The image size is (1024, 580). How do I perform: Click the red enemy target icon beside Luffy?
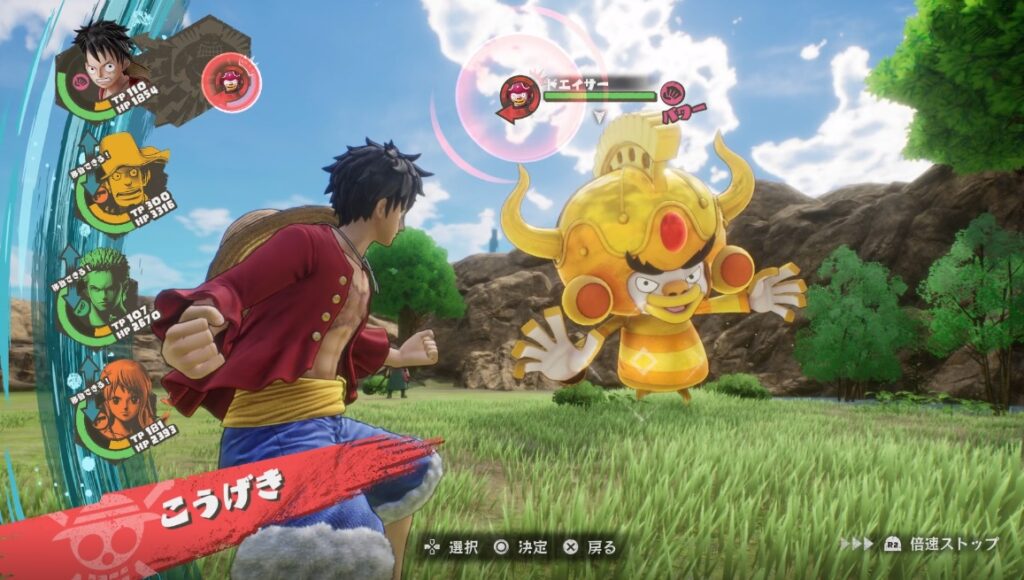(x=231, y=82)
